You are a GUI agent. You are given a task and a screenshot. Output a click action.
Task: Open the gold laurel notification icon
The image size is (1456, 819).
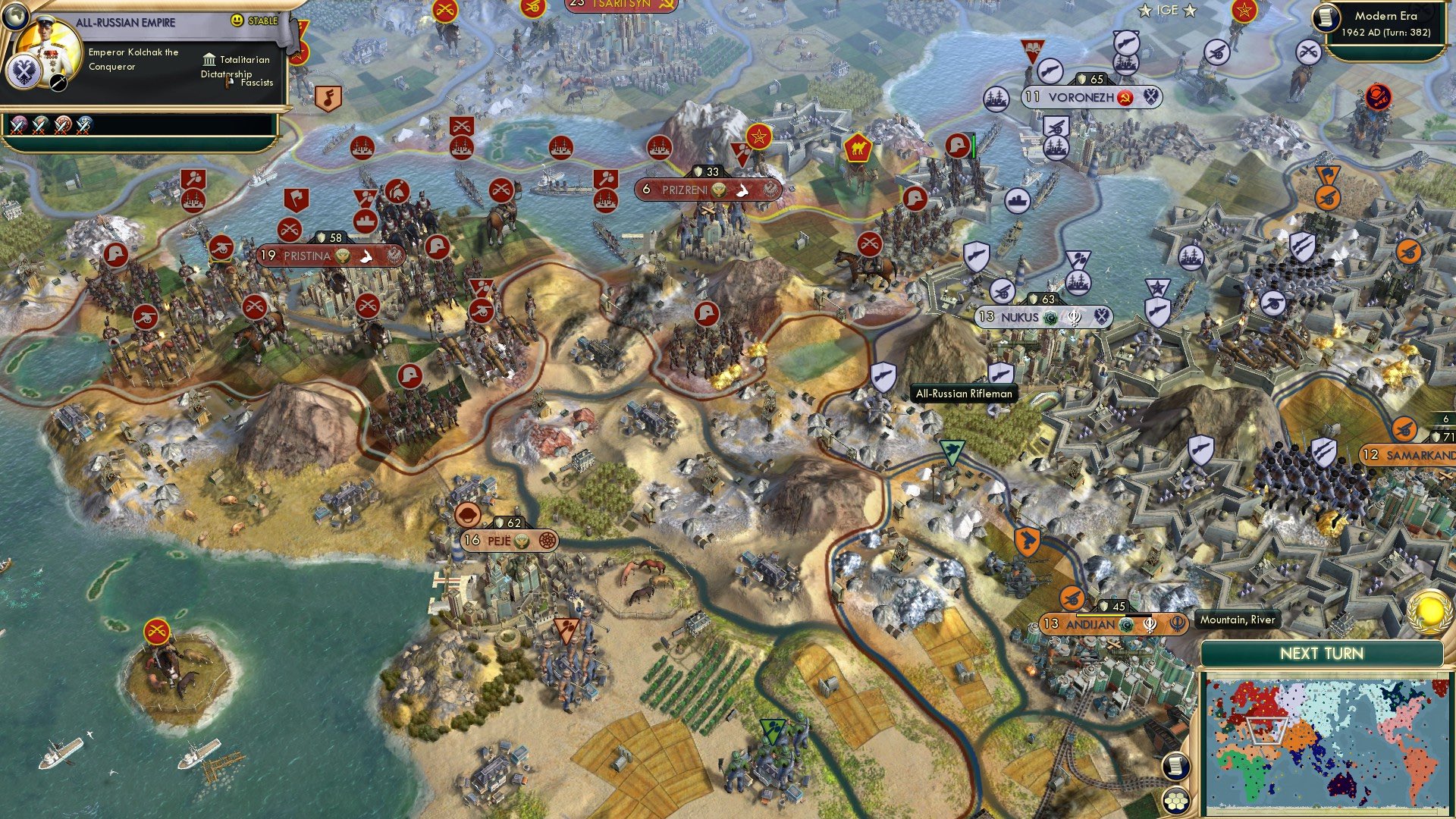click(1429, 611)
